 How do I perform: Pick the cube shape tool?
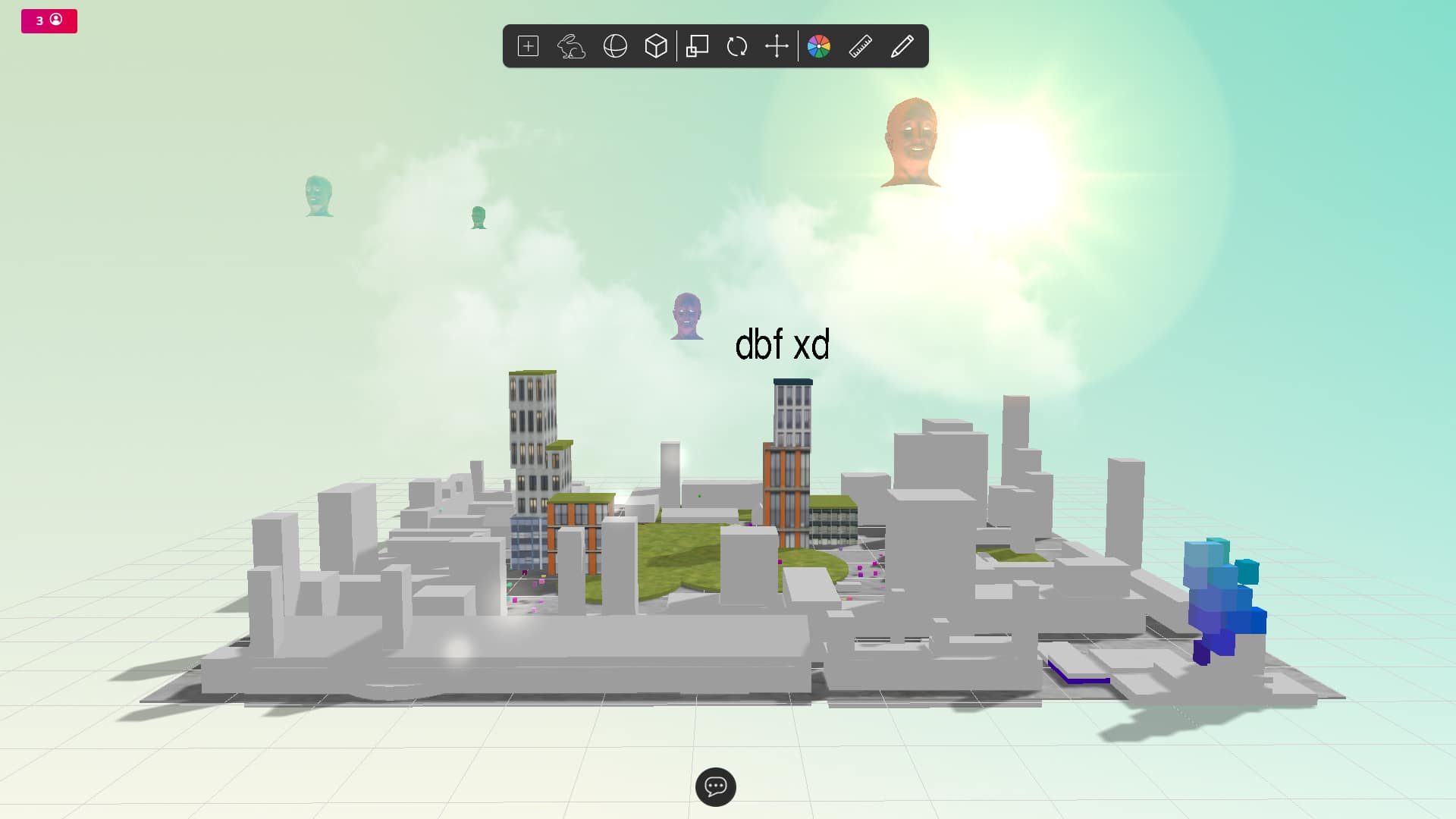[x=656, y=46]
